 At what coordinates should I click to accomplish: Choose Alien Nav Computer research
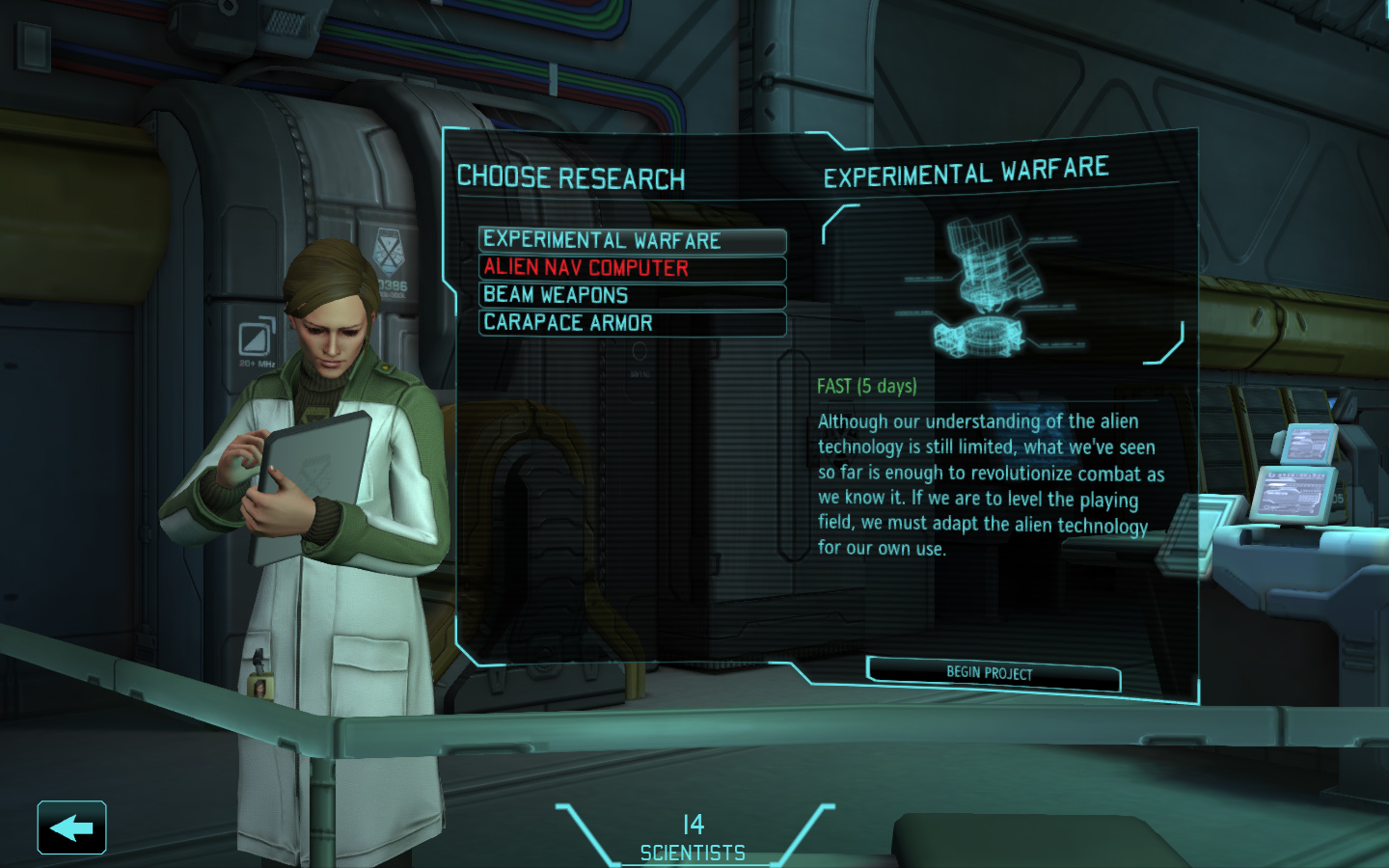[632, 268]
